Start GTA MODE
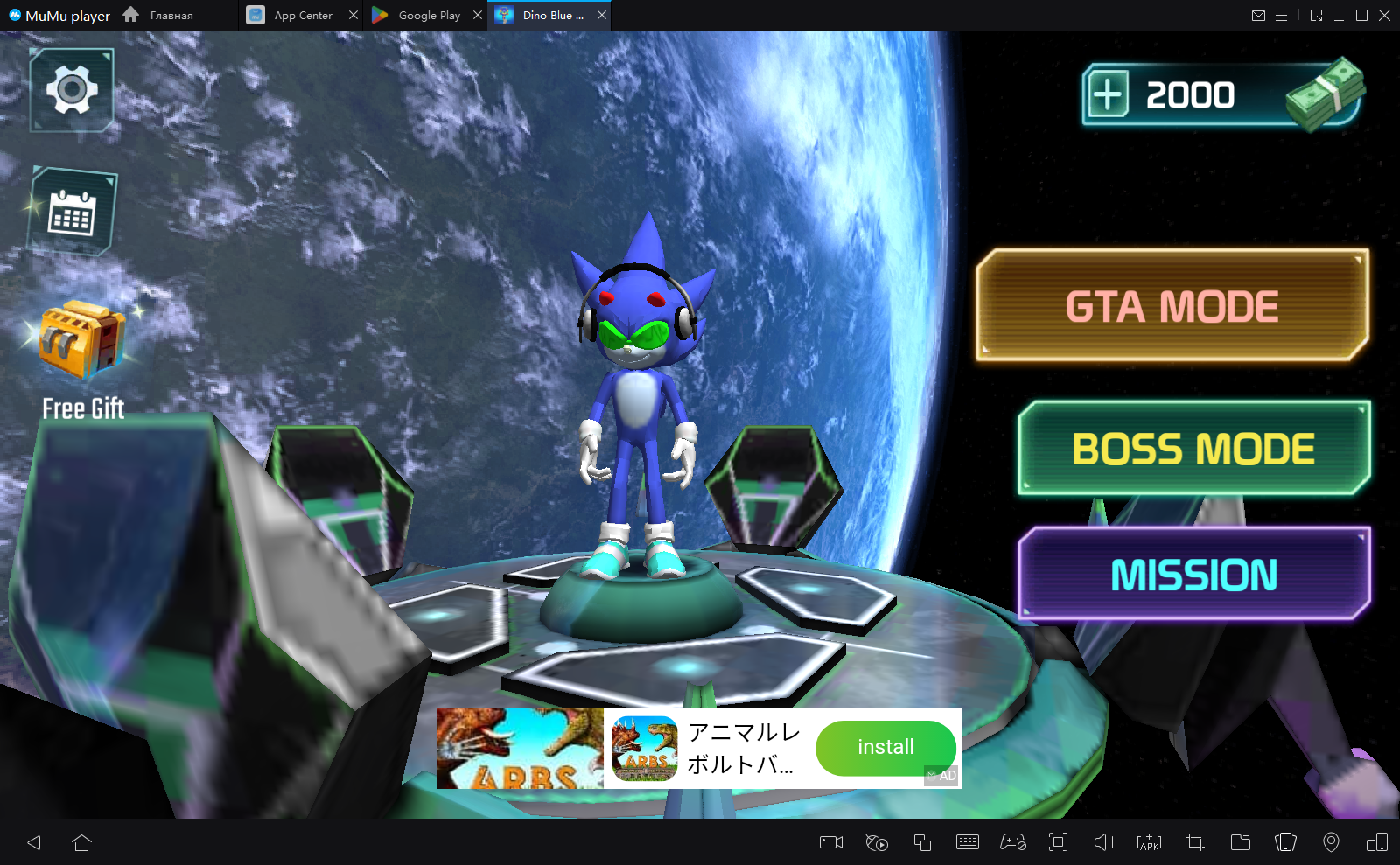This screenshot has width=1400, height=865. pyautogui.click(x=1172, y=306)
